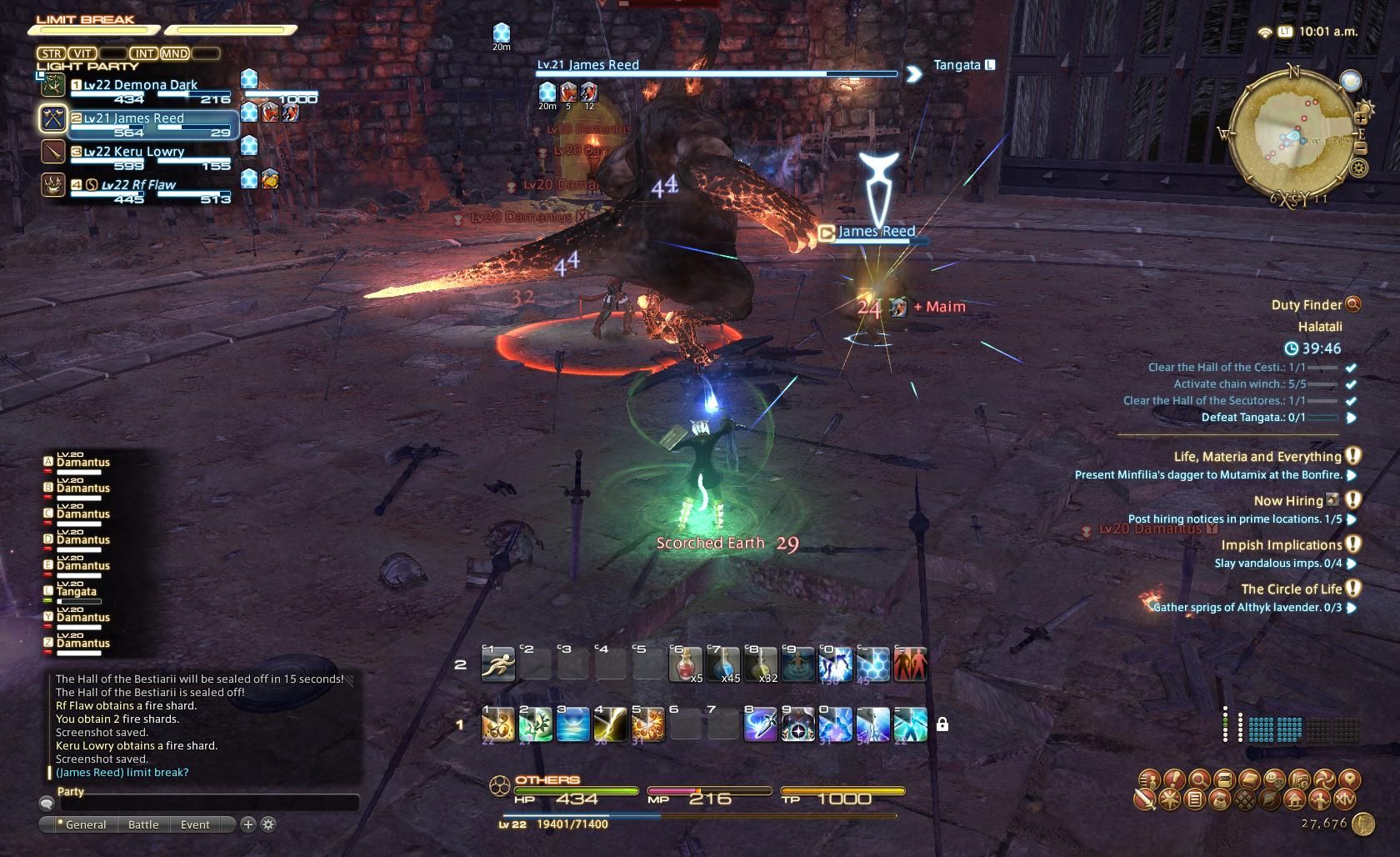
Task: Click the Party chat input field
Action: point(208,804)
